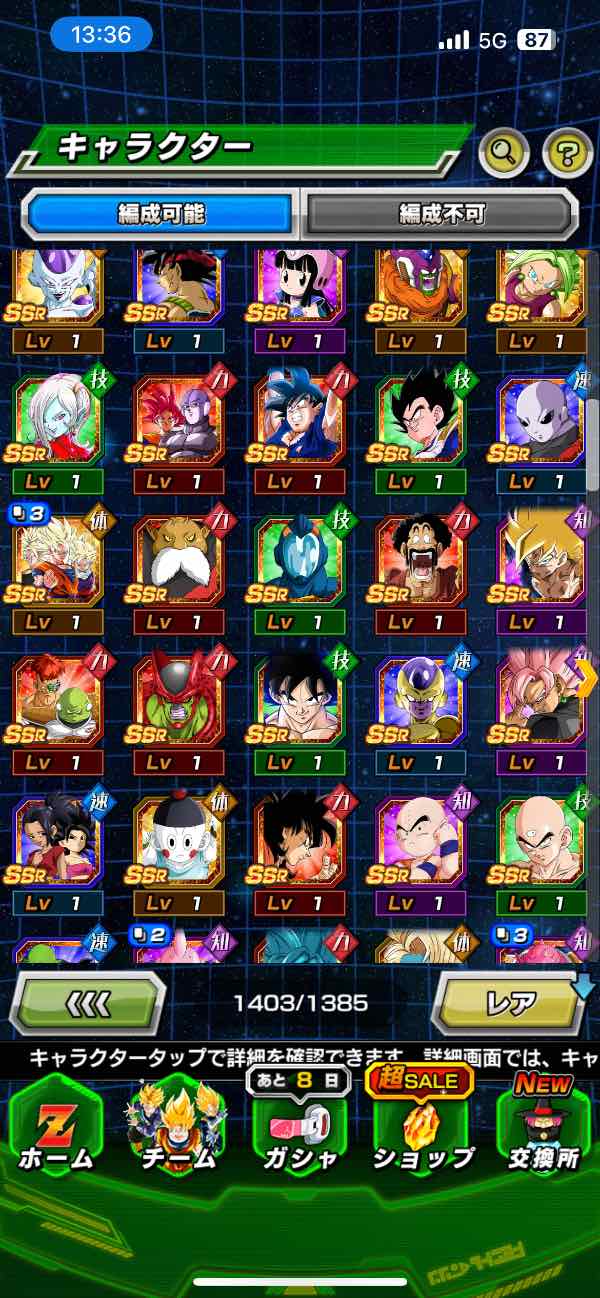
Task: Choose the Krillin character card
Action: coord(421,840)
